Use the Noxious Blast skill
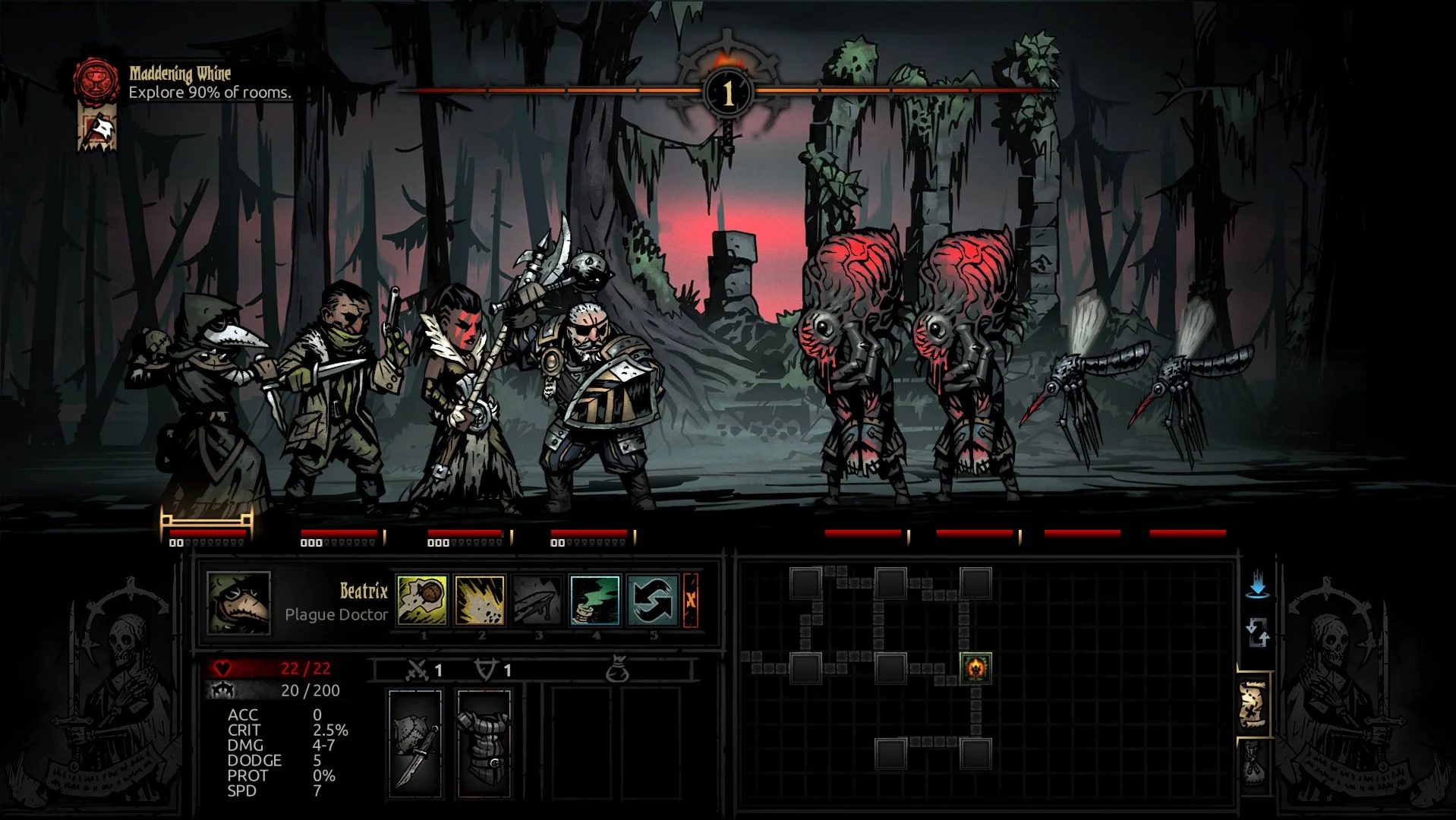The height and width of the screenshot is (820, 1456). [x=422, y=600]
